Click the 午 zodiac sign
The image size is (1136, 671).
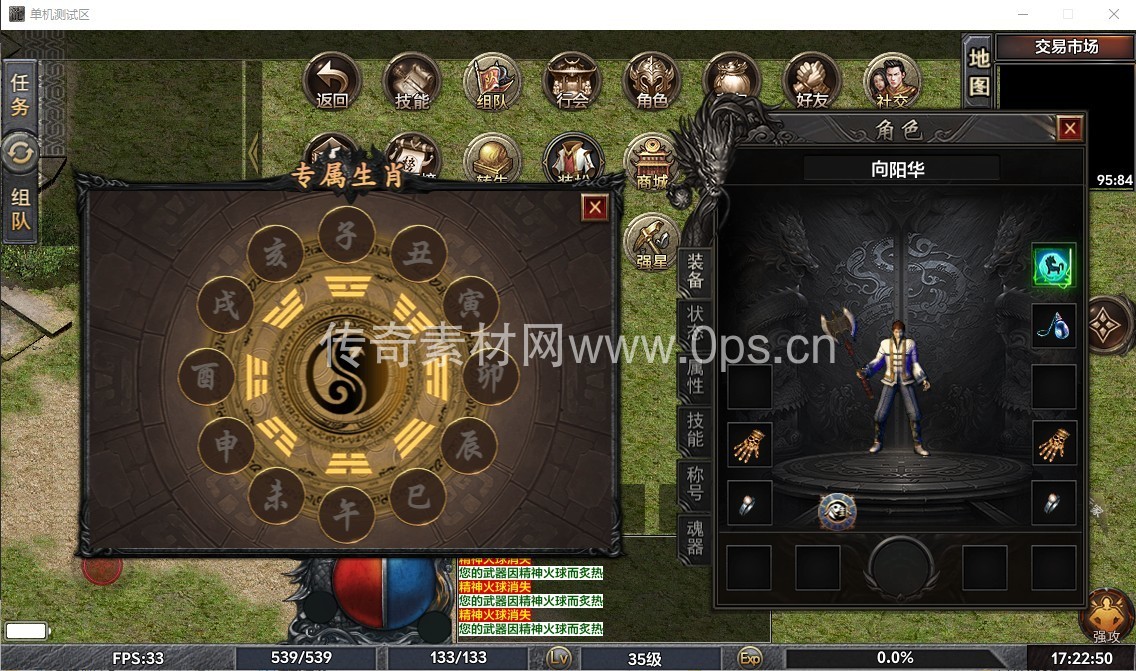[346, 516]
